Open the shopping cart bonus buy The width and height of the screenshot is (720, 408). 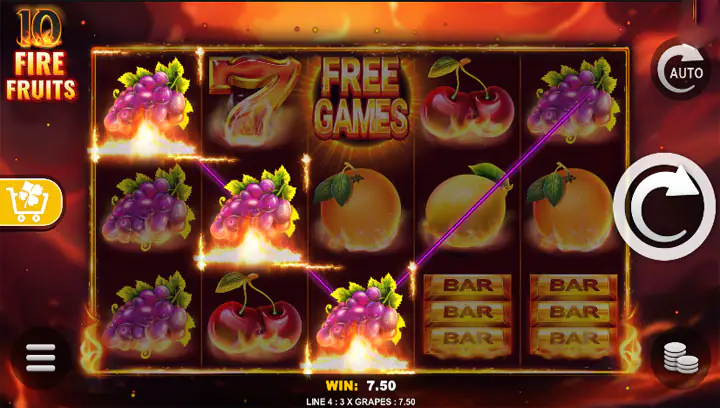point(31,203)
